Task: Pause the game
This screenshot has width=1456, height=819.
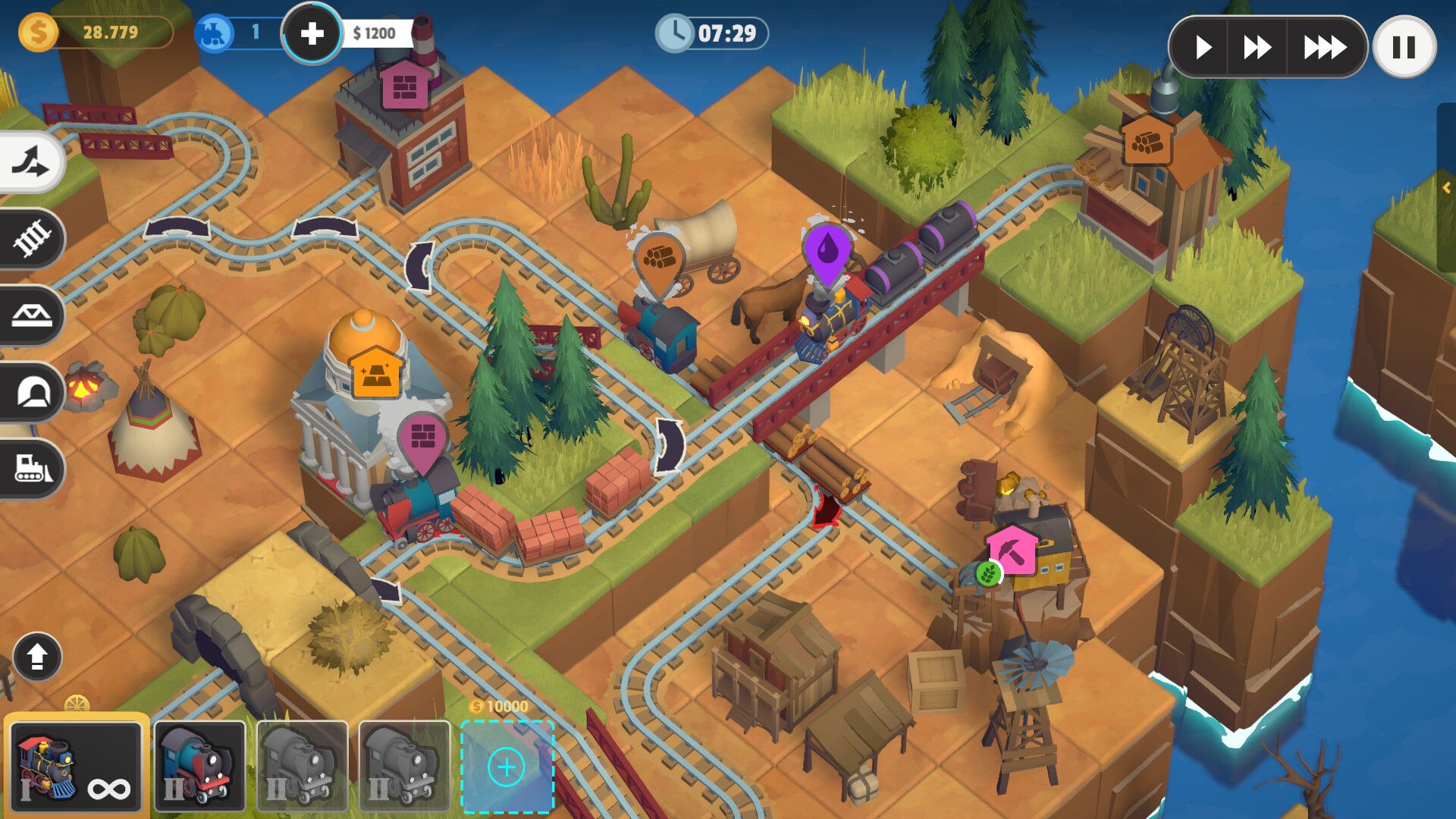Action: point(1404,48)
